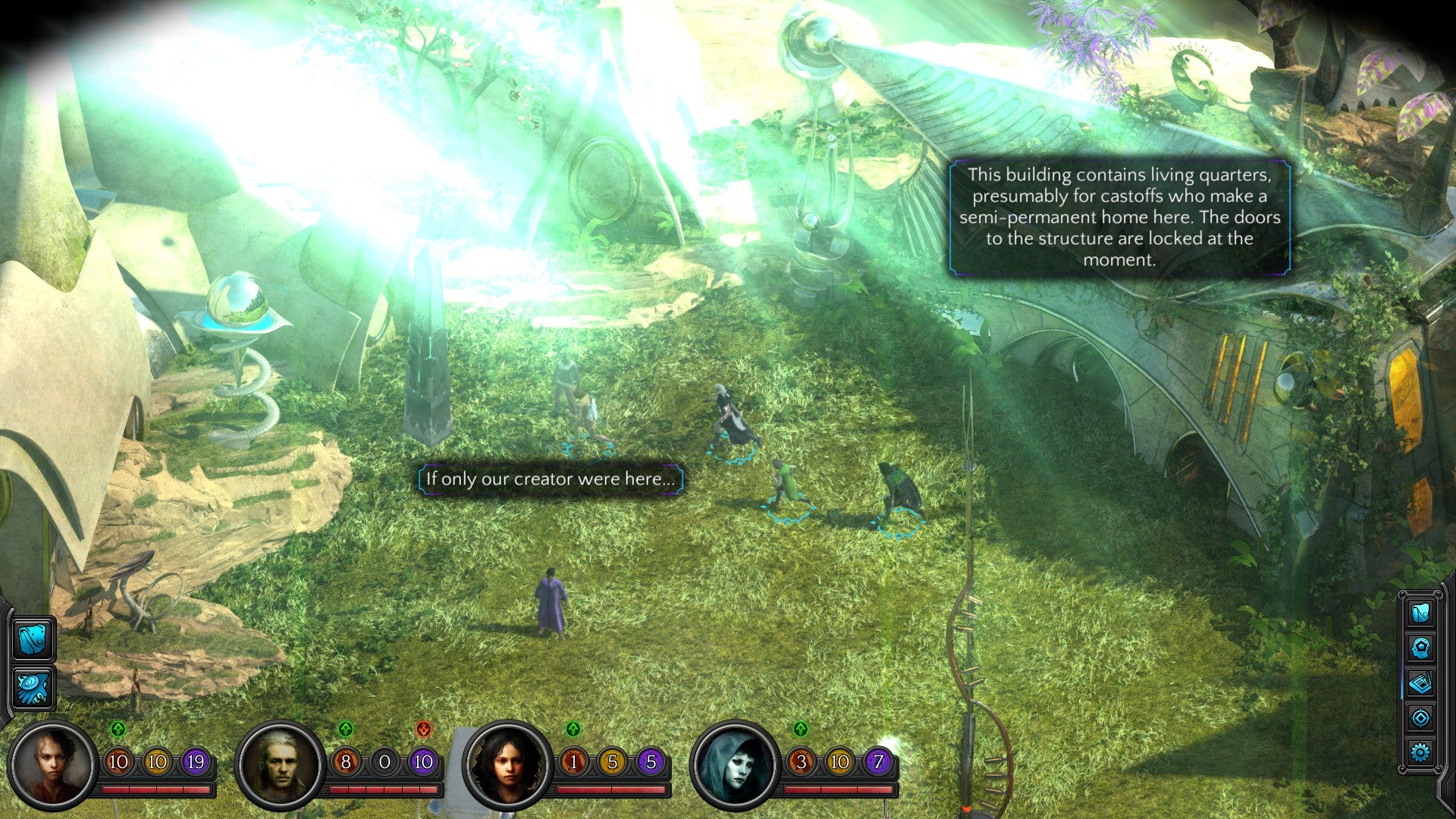Select the gray-haired man's portrait

click(281, 766)
